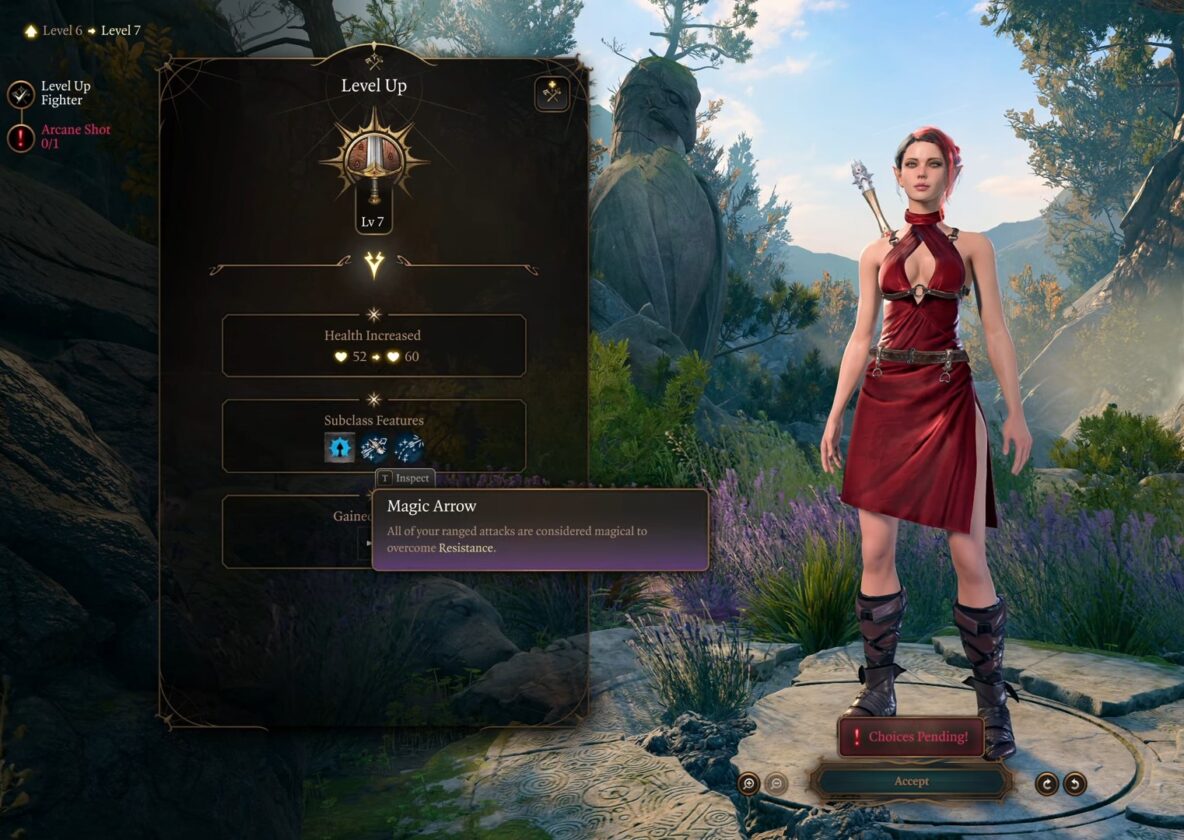This screenshot has height=840, width=1184.
Task: Accept the level up
Action: click(910, 781)
